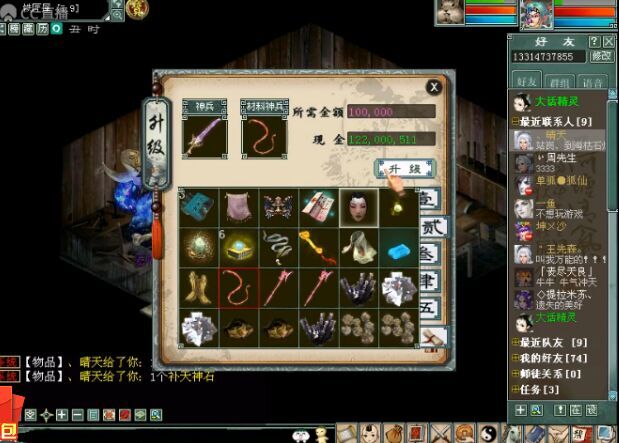Close the 好友 friends panel

[x=609, y=41]
